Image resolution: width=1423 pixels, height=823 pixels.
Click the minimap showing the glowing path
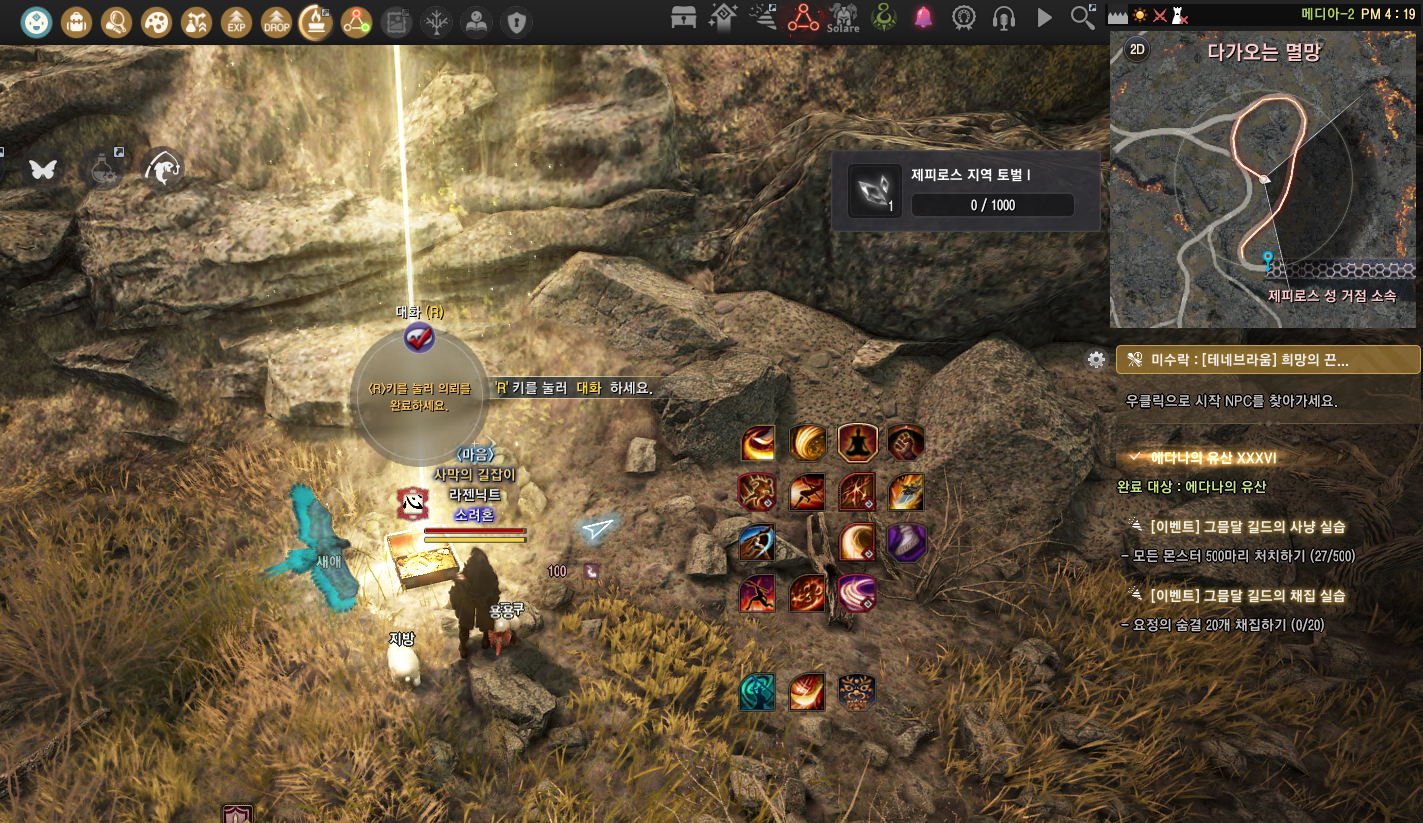tap(1265, 180)
